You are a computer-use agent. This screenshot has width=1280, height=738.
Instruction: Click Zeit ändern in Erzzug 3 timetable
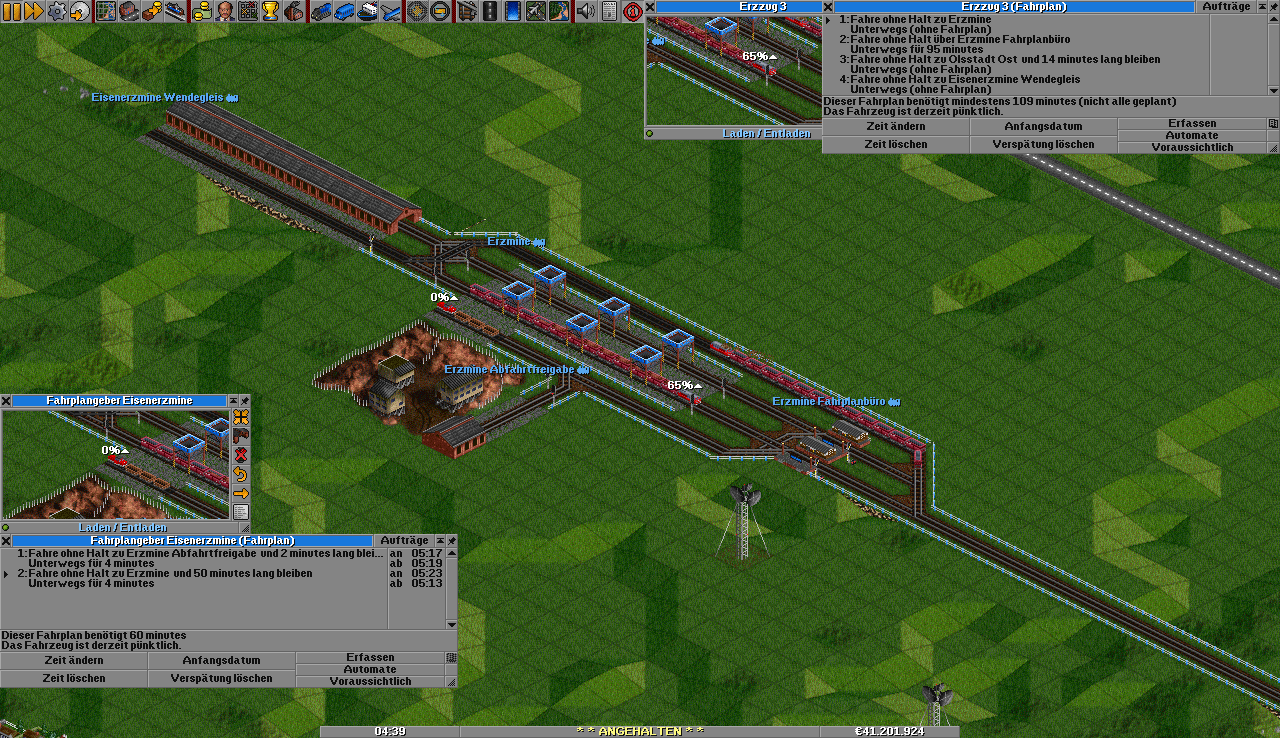click(x=895, y=127)
